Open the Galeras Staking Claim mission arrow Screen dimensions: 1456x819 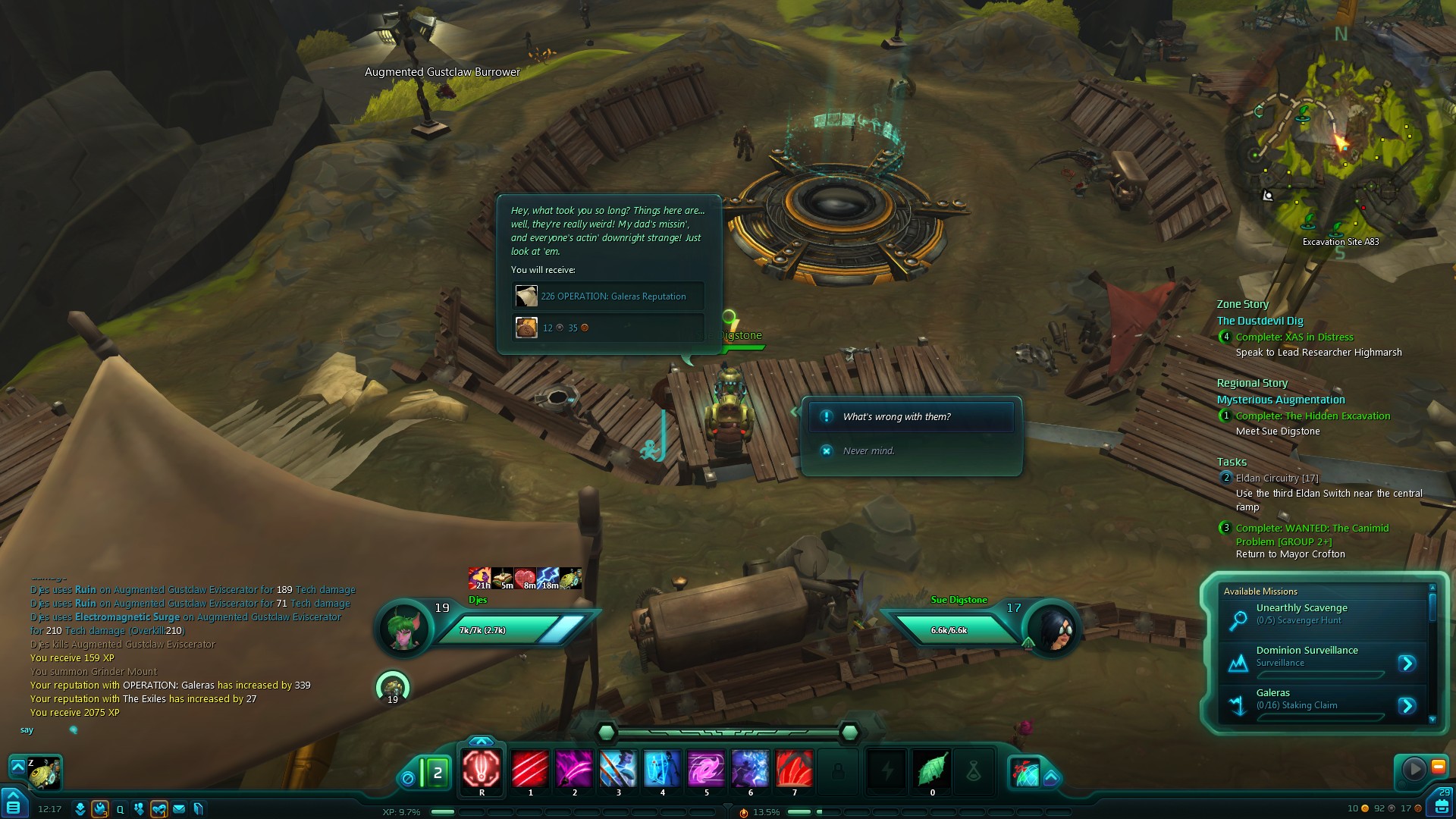click(1407, 706)
